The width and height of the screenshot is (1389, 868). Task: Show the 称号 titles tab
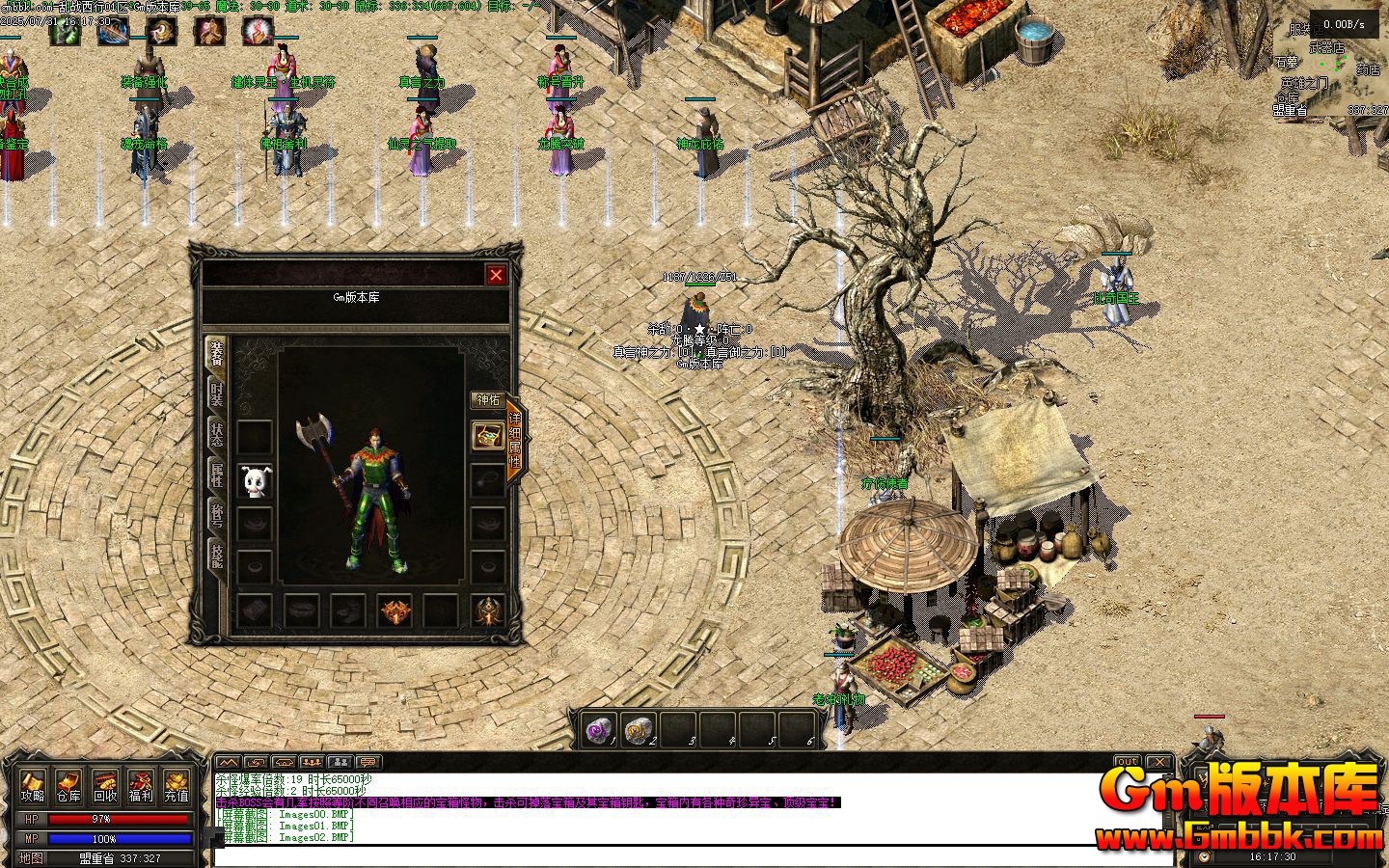(x=217, y=515)
